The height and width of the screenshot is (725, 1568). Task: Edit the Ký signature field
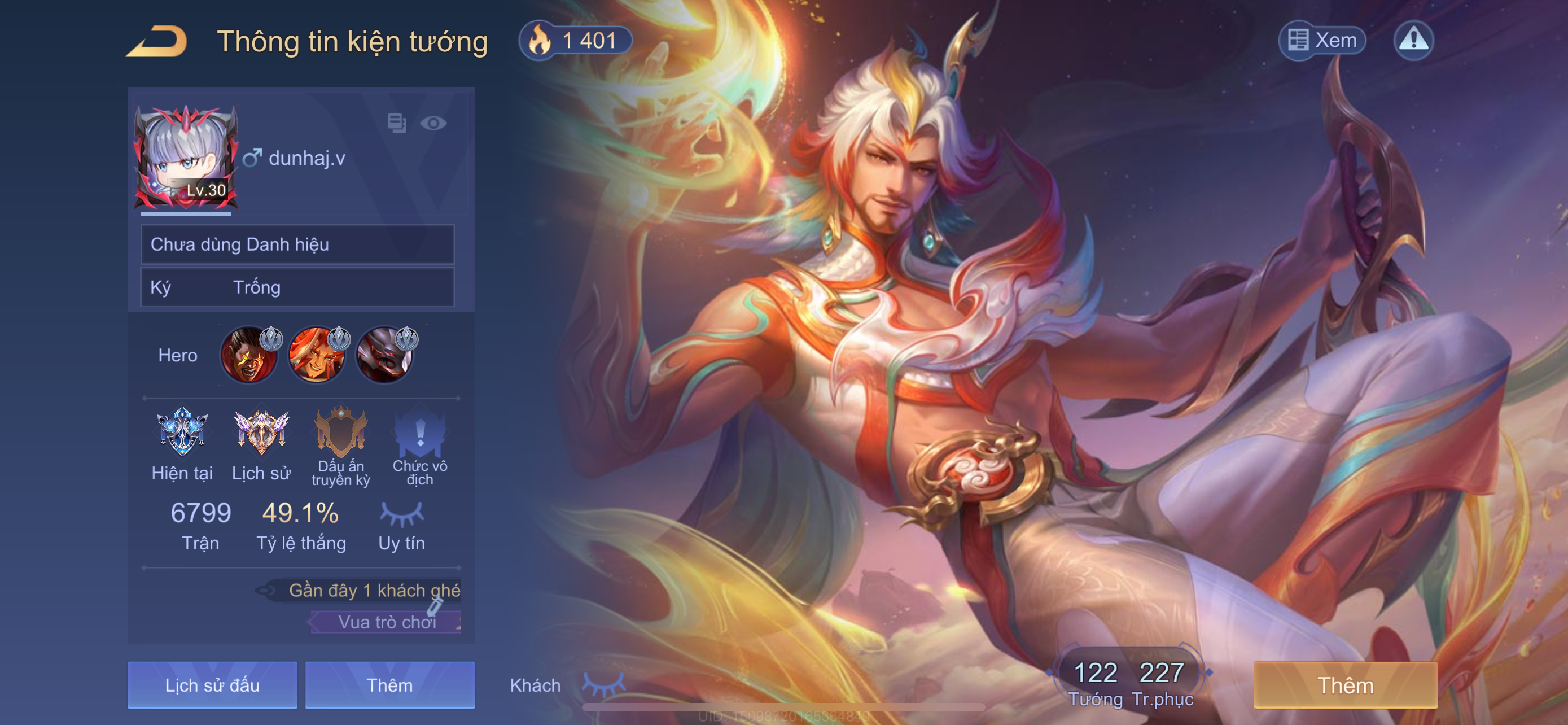pos(297,287)
